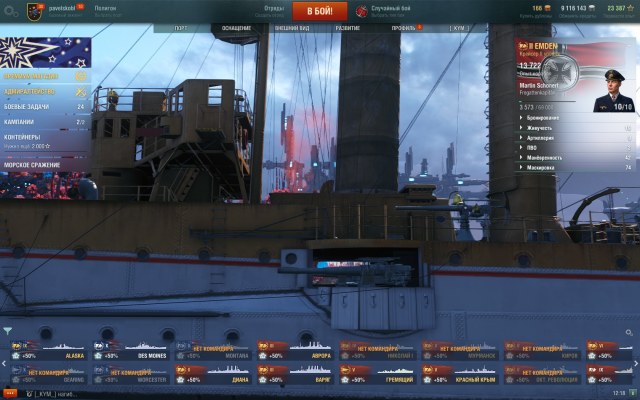Screen dimensions: 640x400
Task: Open the Отряды division panel
Action: 273,10
